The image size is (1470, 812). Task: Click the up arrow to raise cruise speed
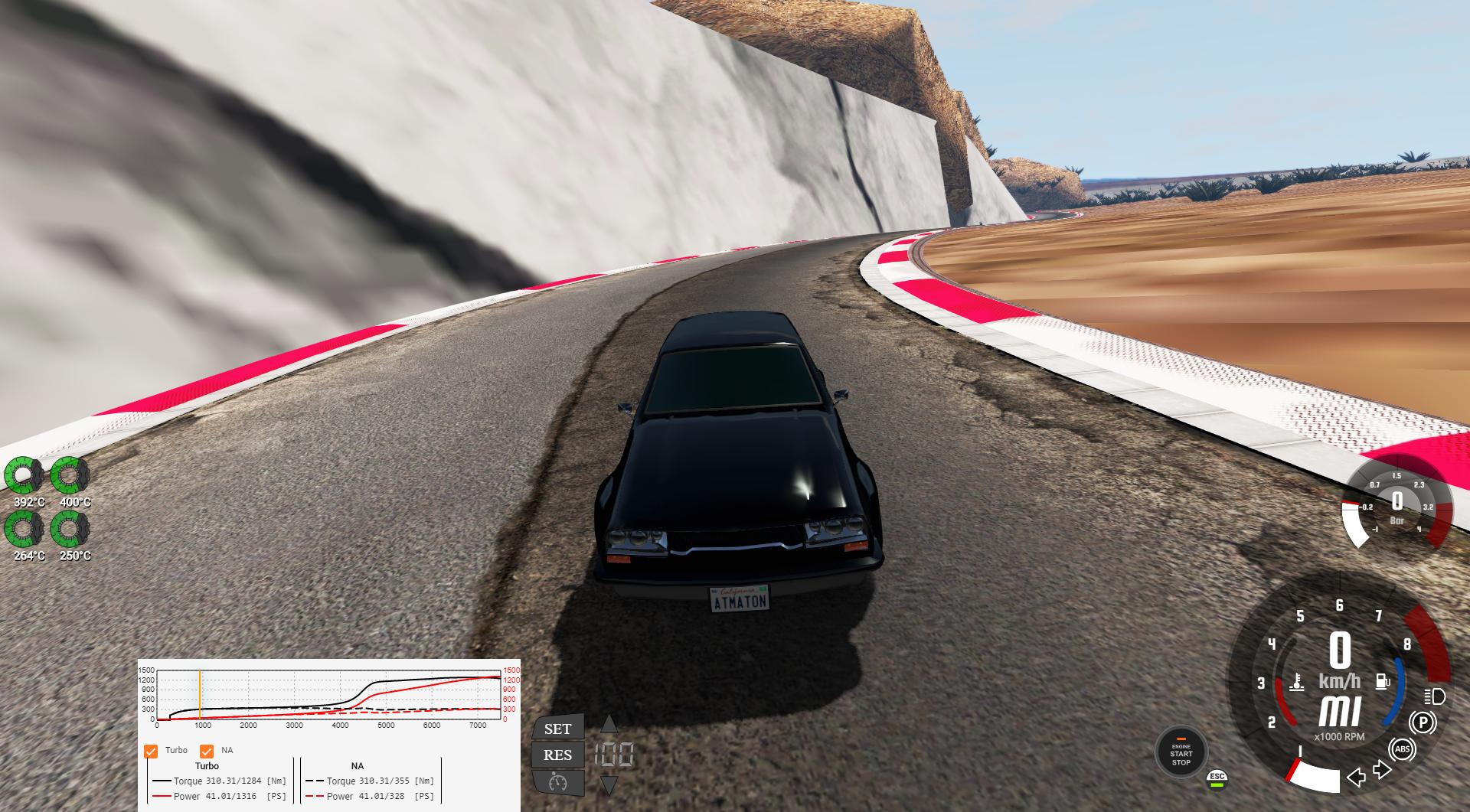click(609, 724)
